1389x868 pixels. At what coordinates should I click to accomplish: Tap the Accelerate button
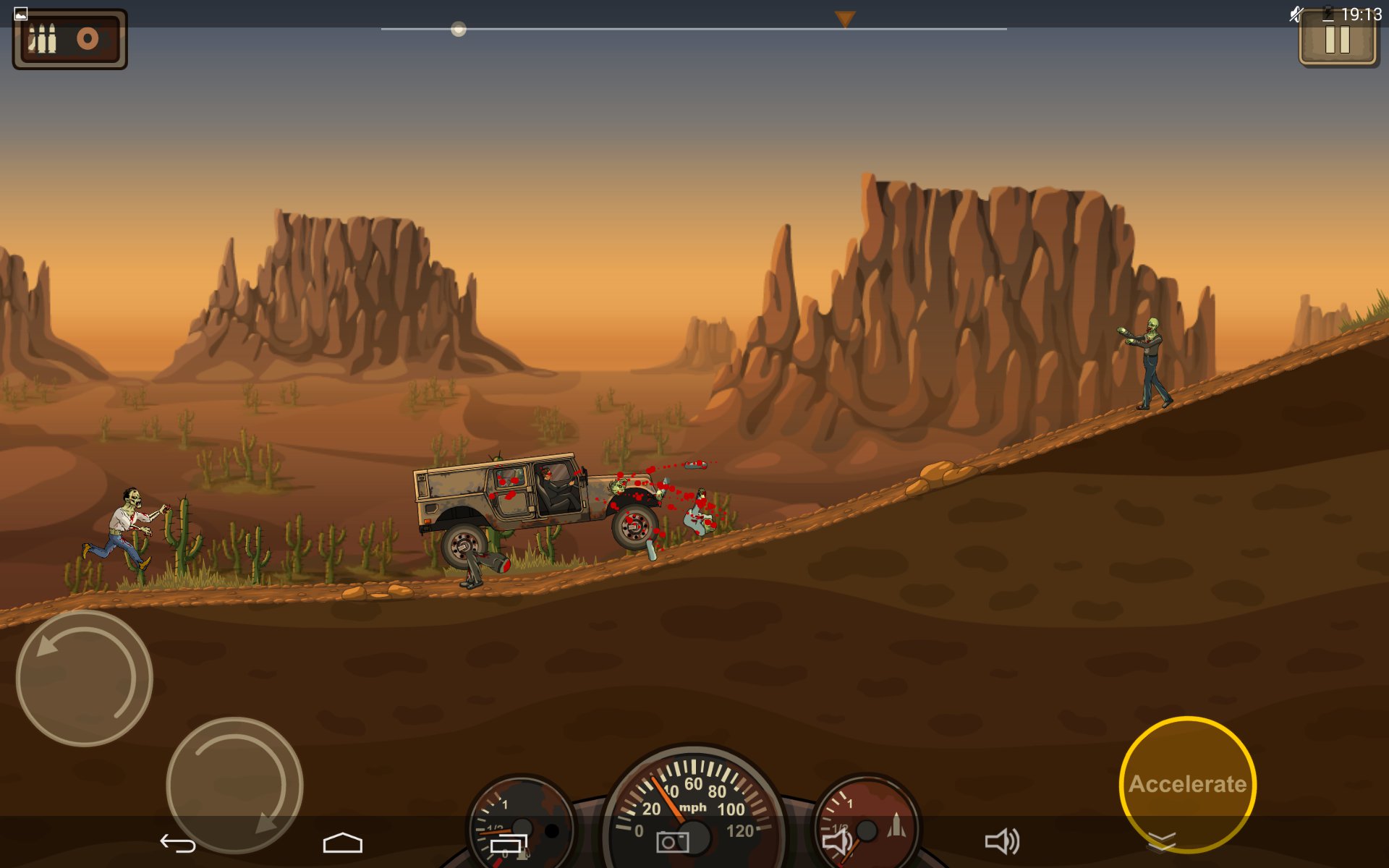(1187, 783)
